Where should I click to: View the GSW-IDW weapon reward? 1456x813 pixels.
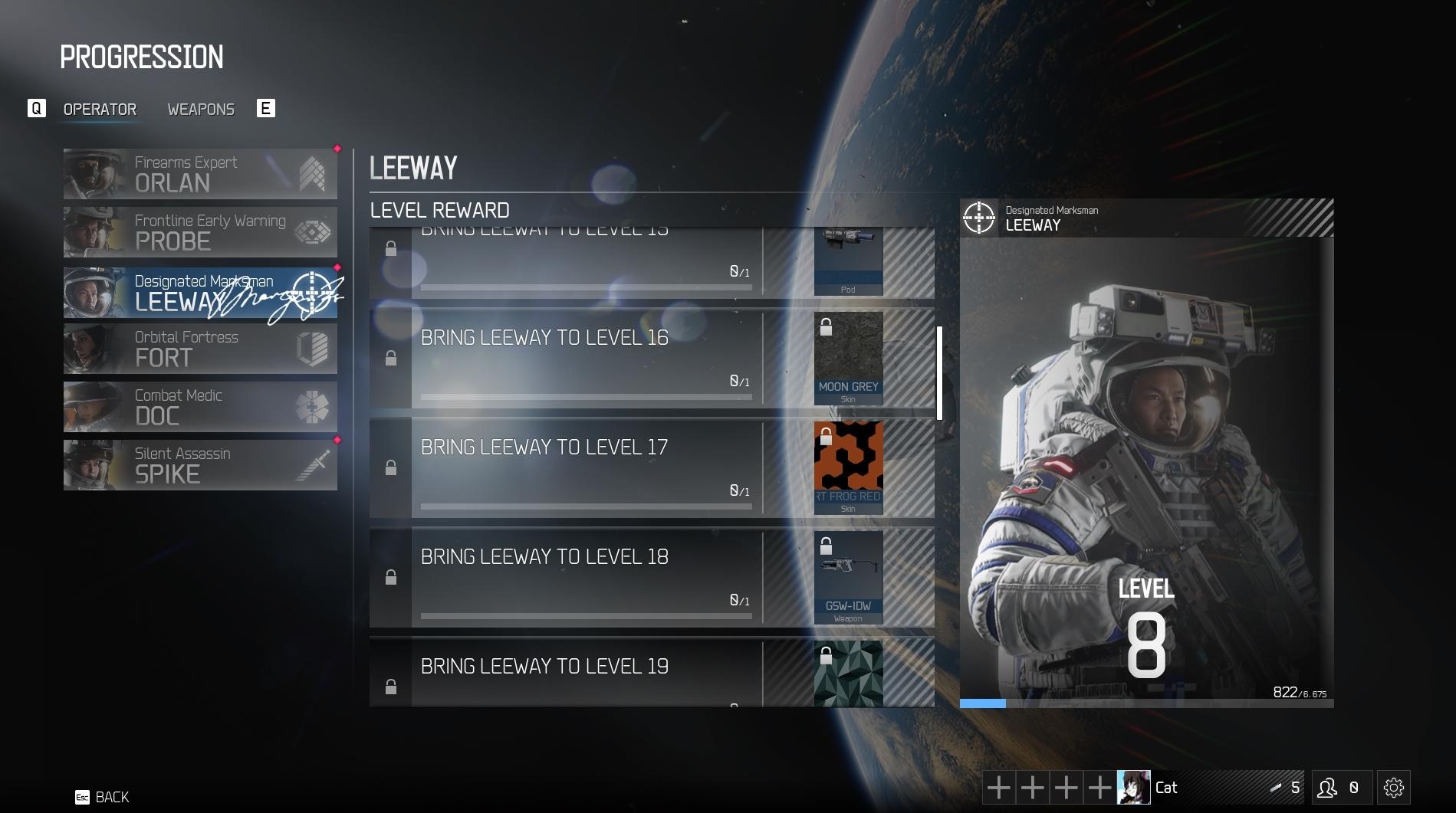[848, 577]
